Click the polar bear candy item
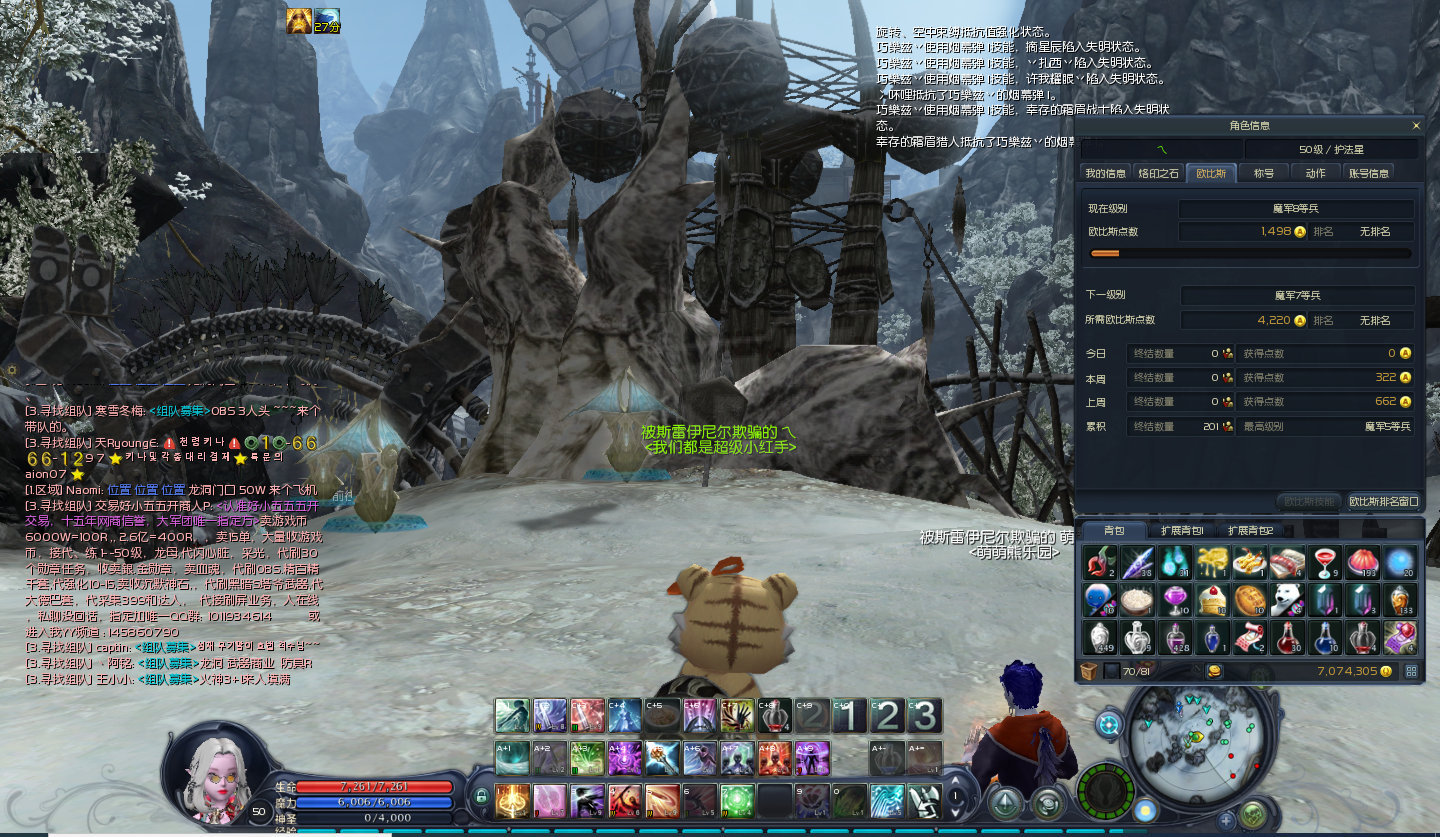 1285,600
